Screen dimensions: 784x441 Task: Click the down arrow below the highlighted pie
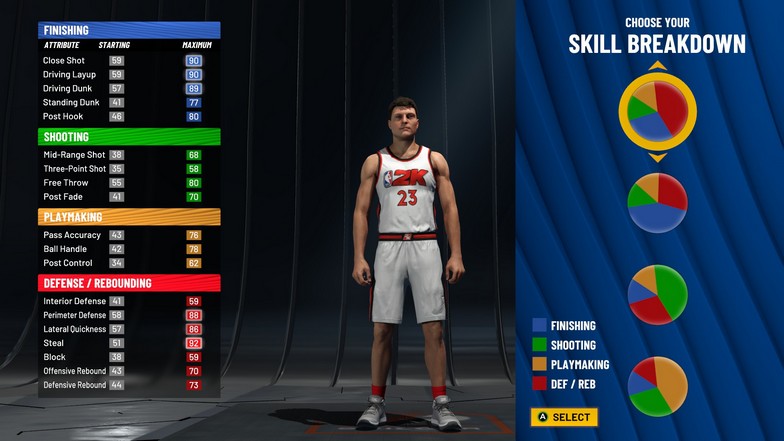click(x=657, y=157)
